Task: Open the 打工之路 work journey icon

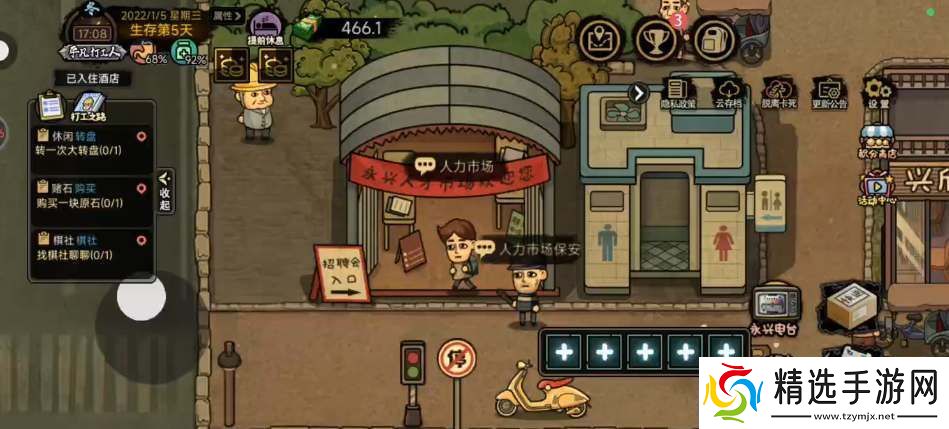Action: [88, 106]
